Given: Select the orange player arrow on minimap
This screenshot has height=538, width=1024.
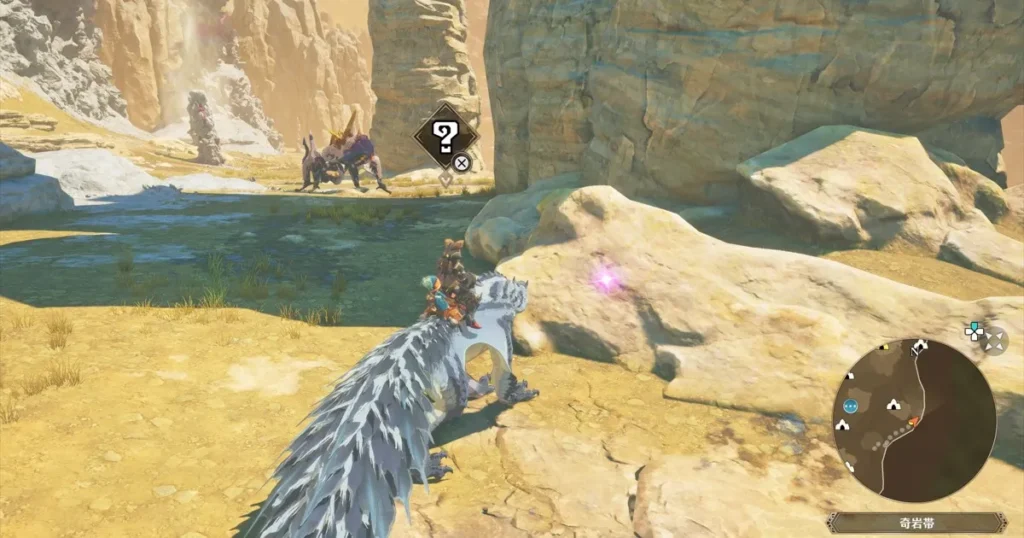Looking at the screenshot, I should (x=913, y=422).
